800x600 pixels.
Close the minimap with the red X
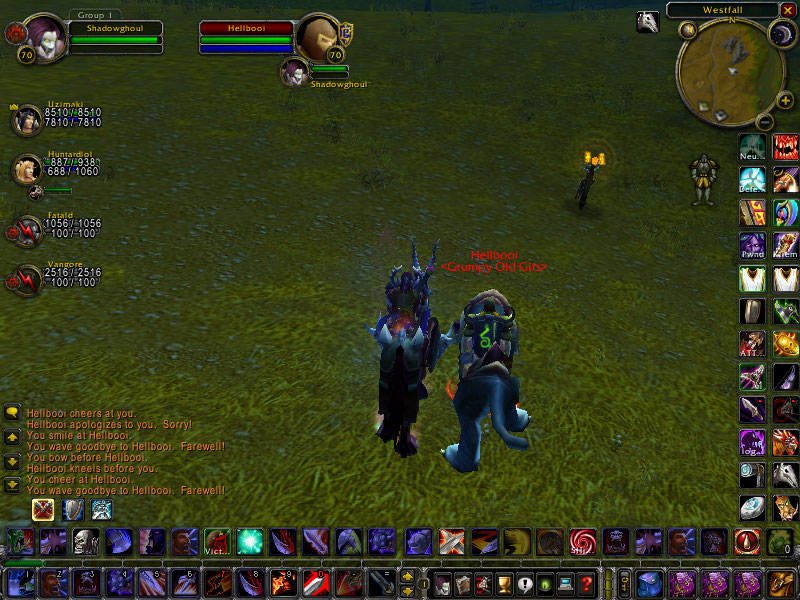pos(789,10)
